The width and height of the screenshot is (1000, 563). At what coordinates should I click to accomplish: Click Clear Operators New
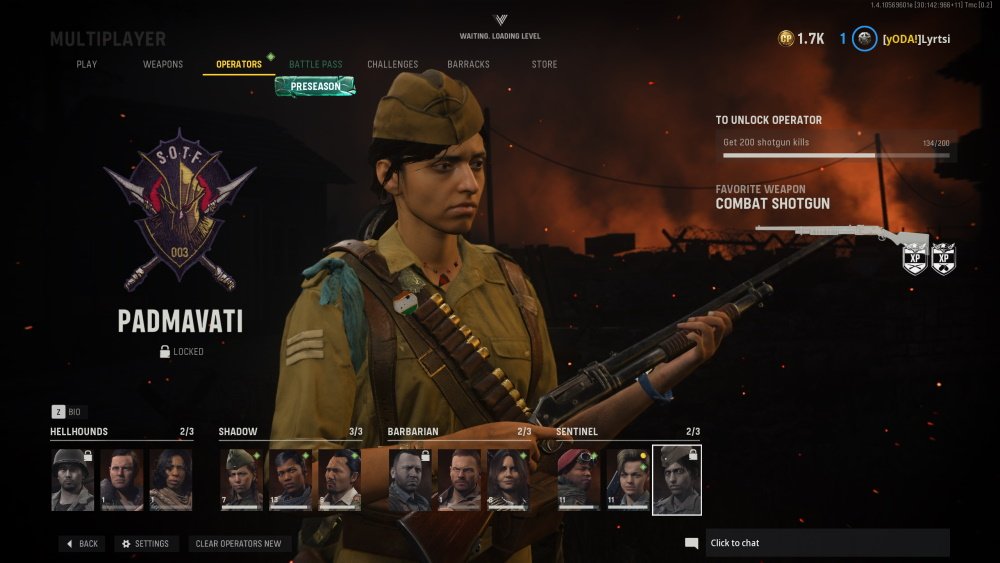tap(239, 544)
